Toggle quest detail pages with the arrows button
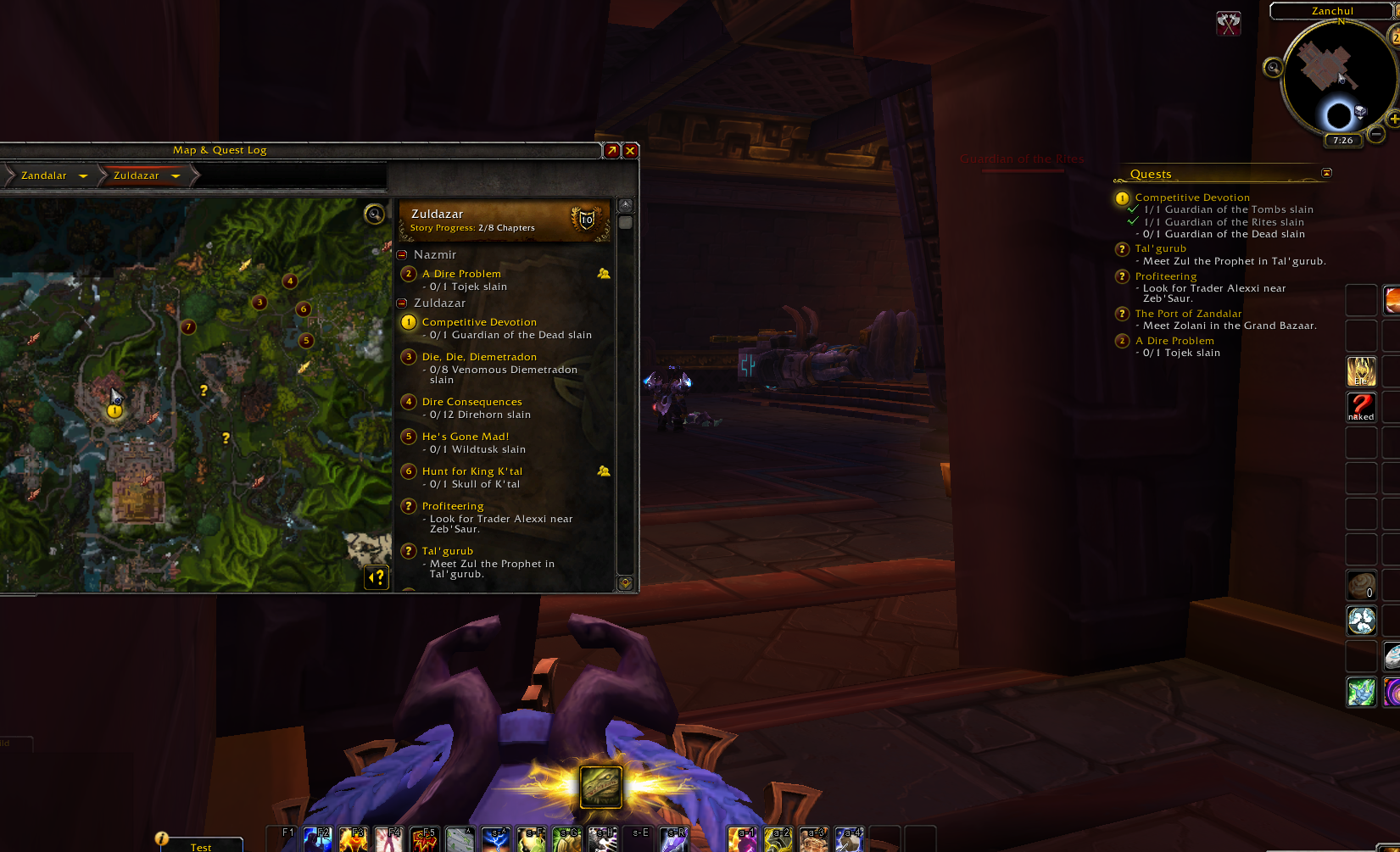 point(376,576)
